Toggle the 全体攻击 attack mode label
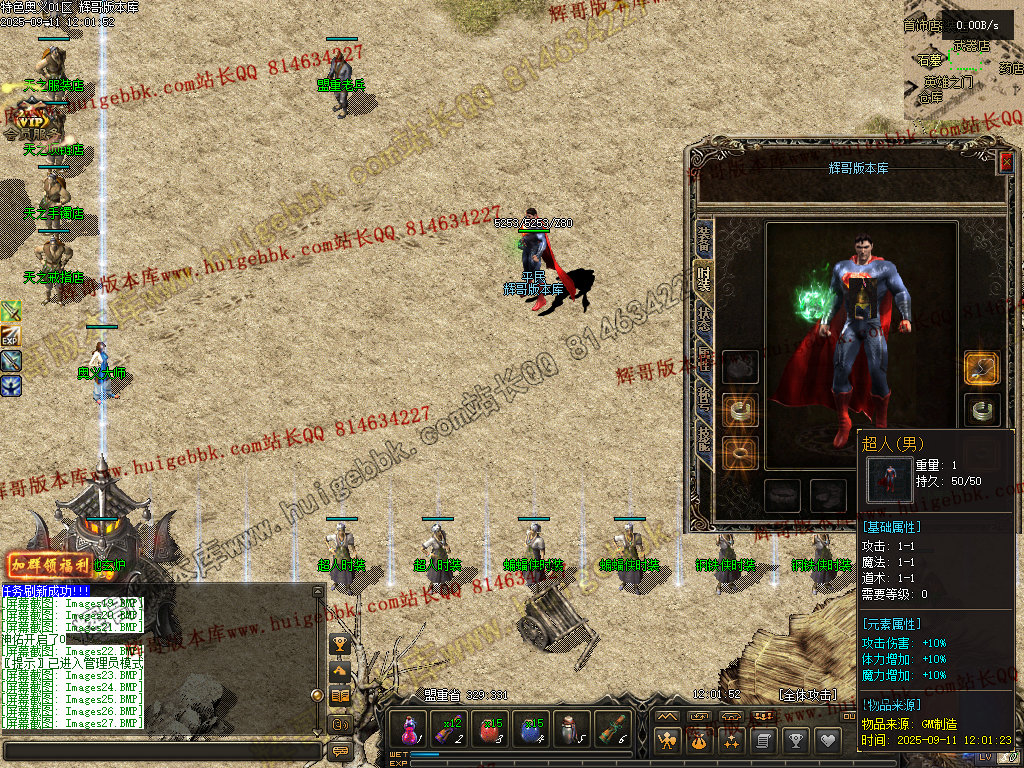Viewport: 1024px width, 768px height. 807,694
